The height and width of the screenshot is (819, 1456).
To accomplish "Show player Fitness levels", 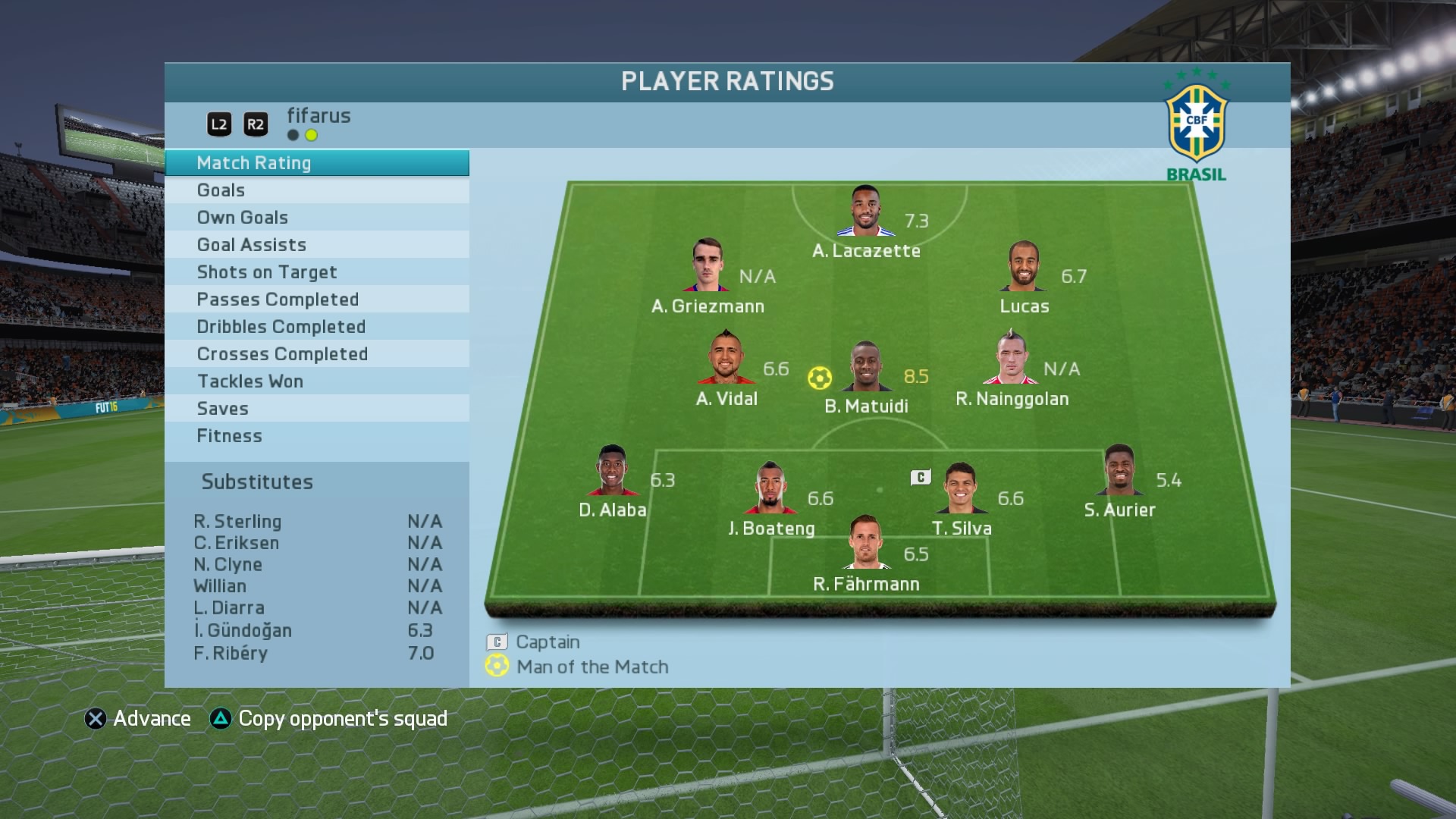I will [316, 436].
